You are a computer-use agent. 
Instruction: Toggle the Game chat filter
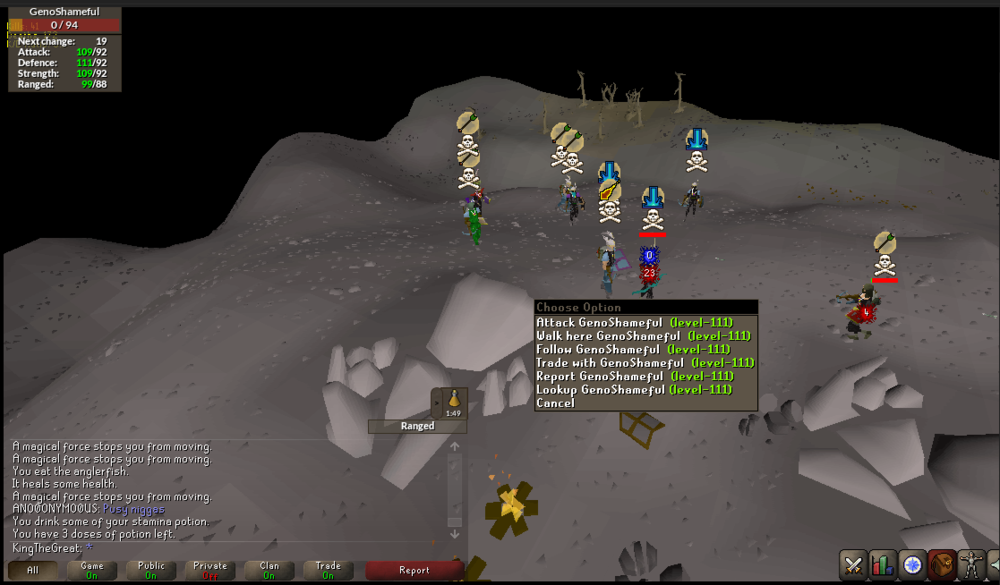point(92,570)
